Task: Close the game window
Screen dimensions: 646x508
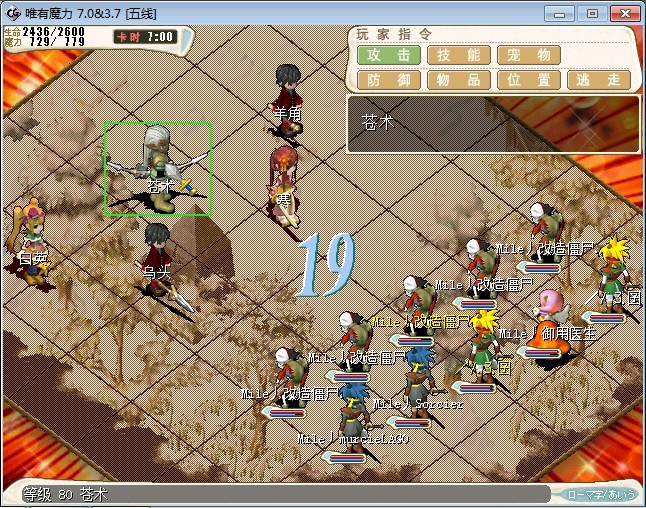Action: pos(621,13)
